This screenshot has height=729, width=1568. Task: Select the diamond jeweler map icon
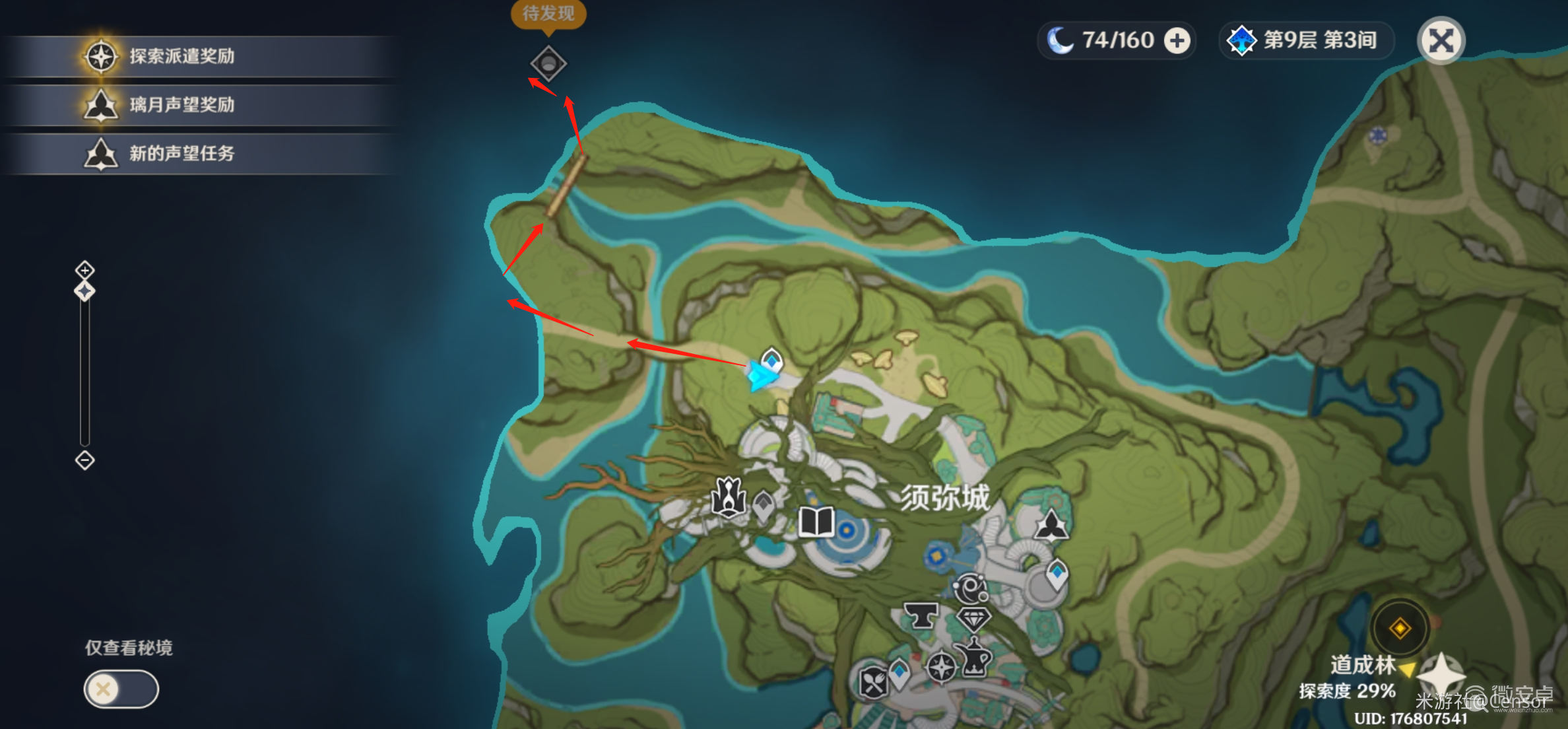[973, 619]
